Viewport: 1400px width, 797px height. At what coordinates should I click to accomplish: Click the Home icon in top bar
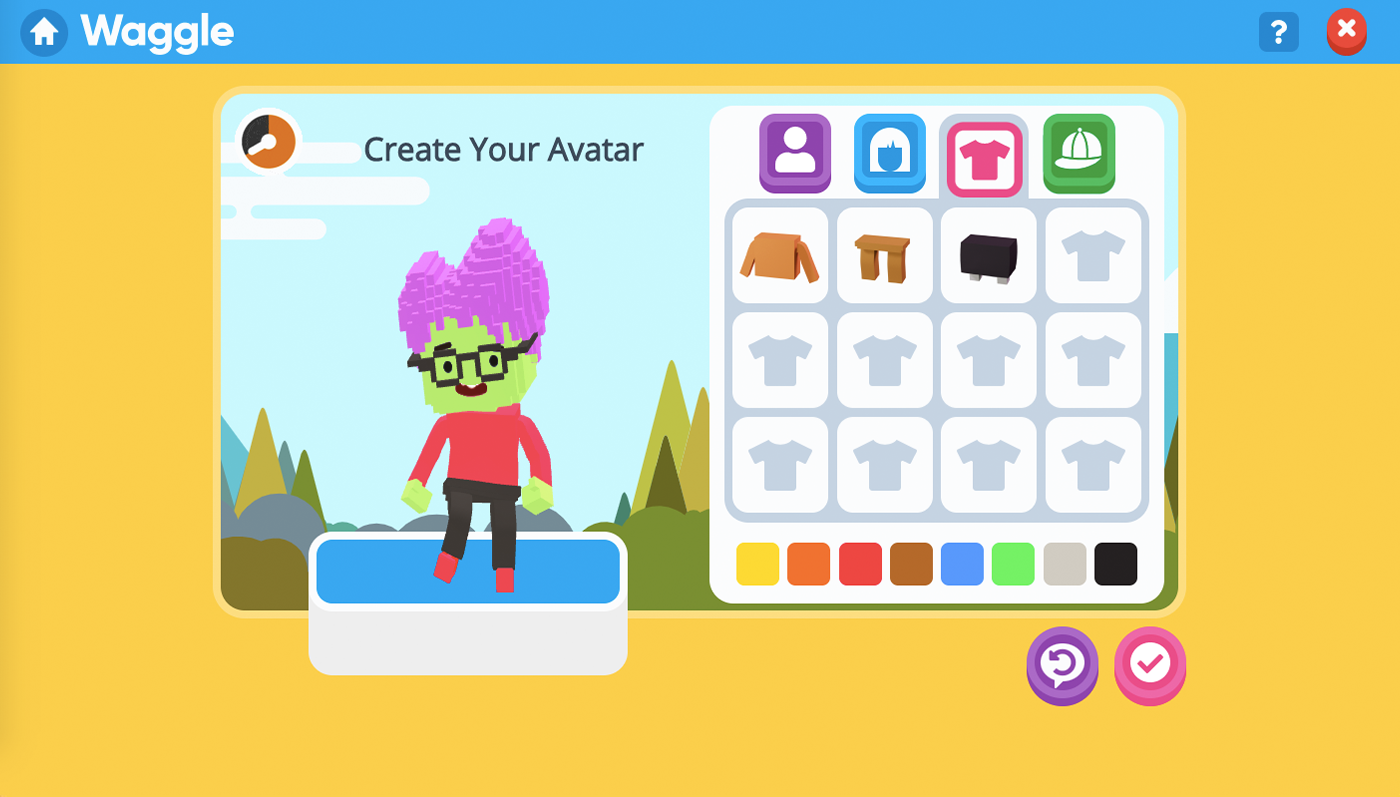coord(44,31)
